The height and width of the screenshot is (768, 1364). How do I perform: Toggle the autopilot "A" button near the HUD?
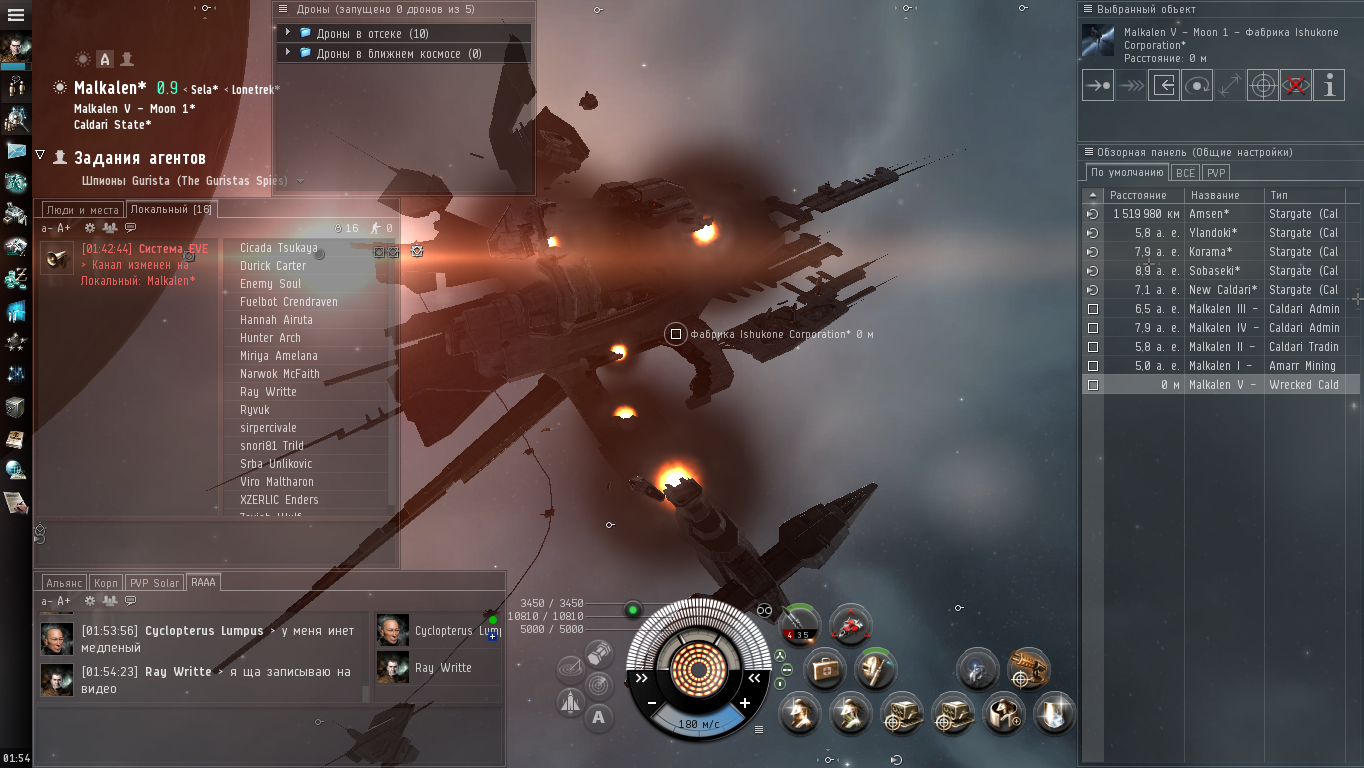(598, 716)
